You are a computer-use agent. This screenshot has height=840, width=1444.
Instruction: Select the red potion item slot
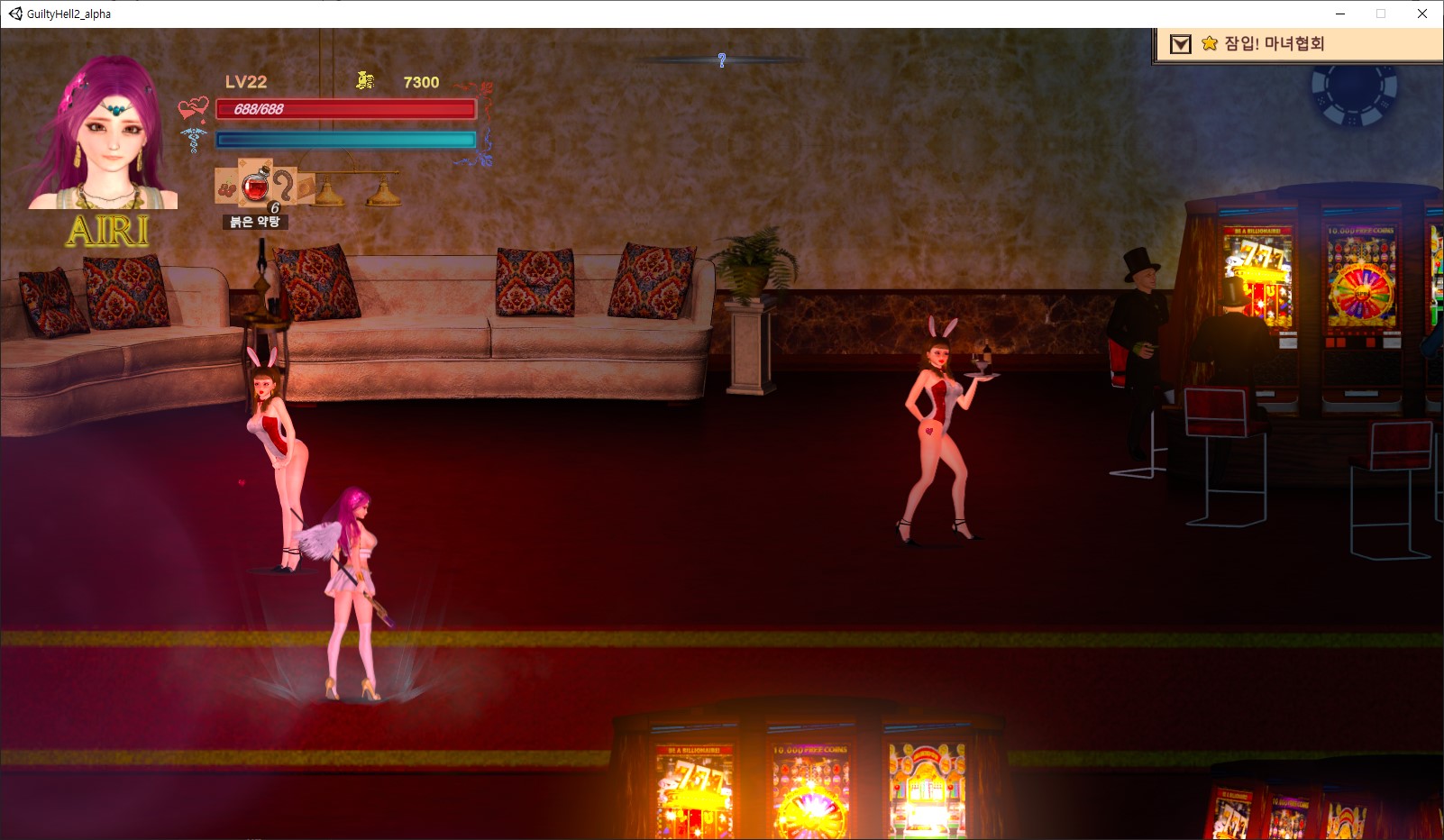[x=256, y=184]
